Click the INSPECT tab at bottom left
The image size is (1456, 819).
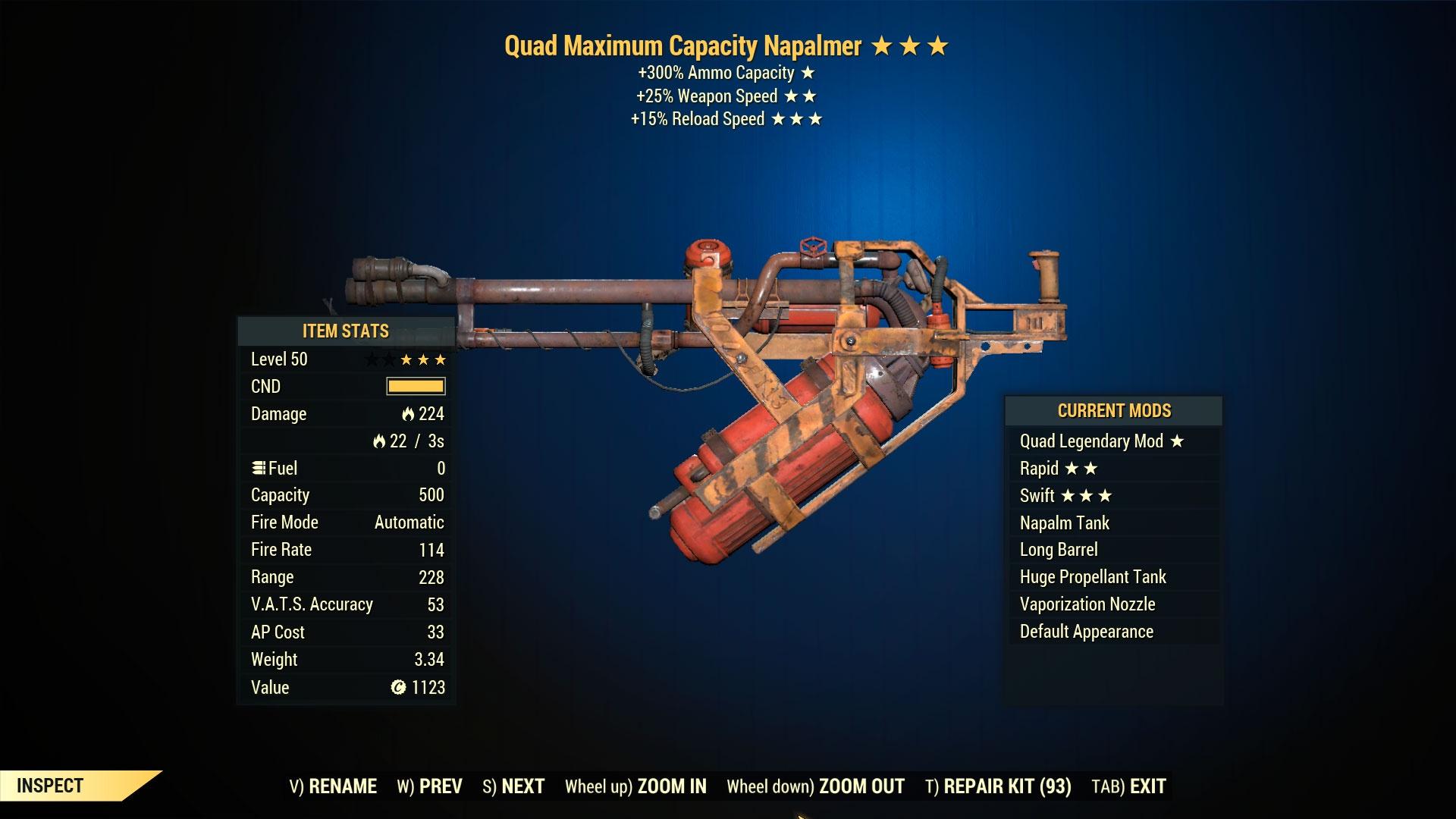(49, 786)
